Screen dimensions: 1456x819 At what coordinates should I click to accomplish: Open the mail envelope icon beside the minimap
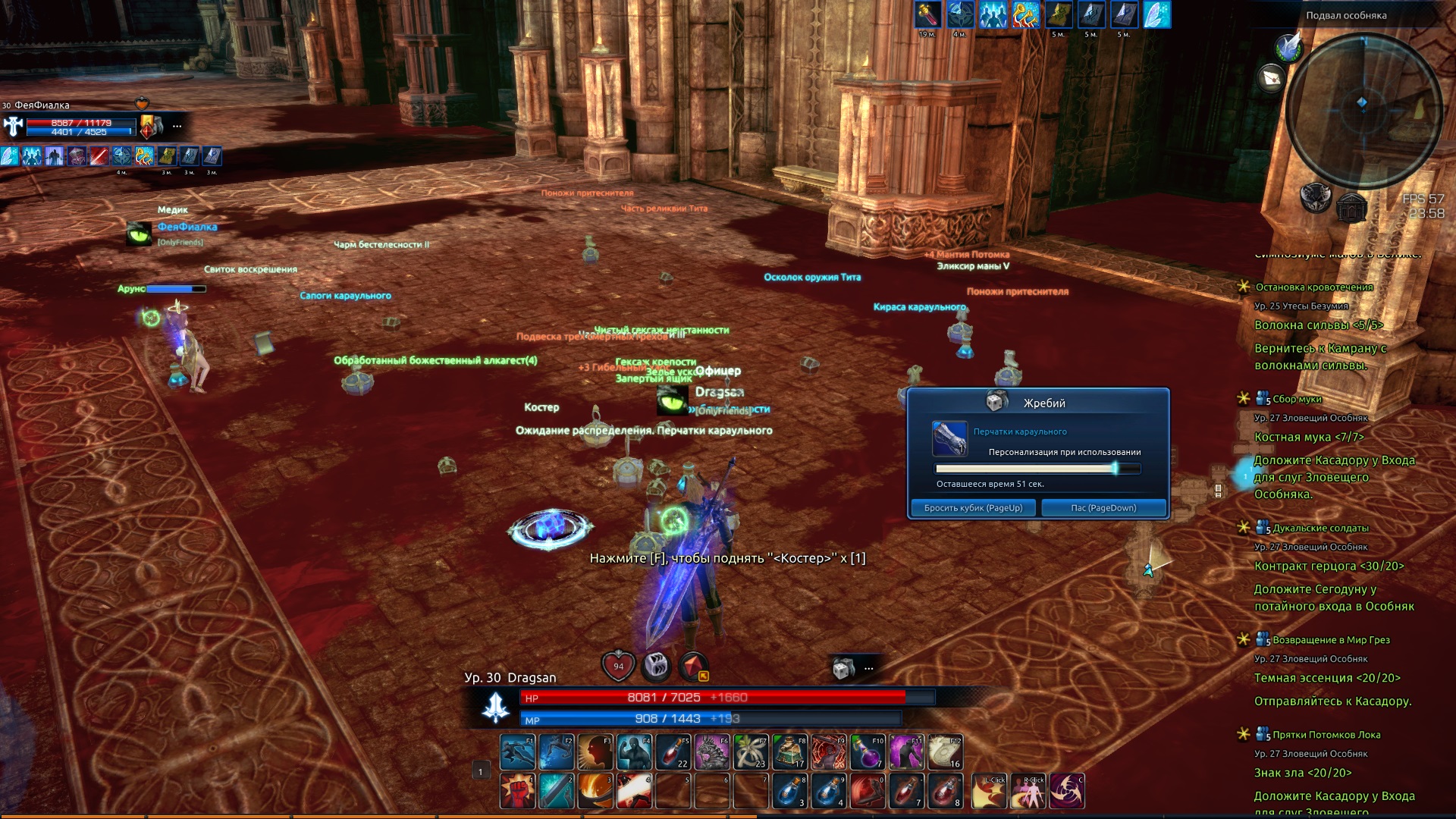(x=1272, y=77)
